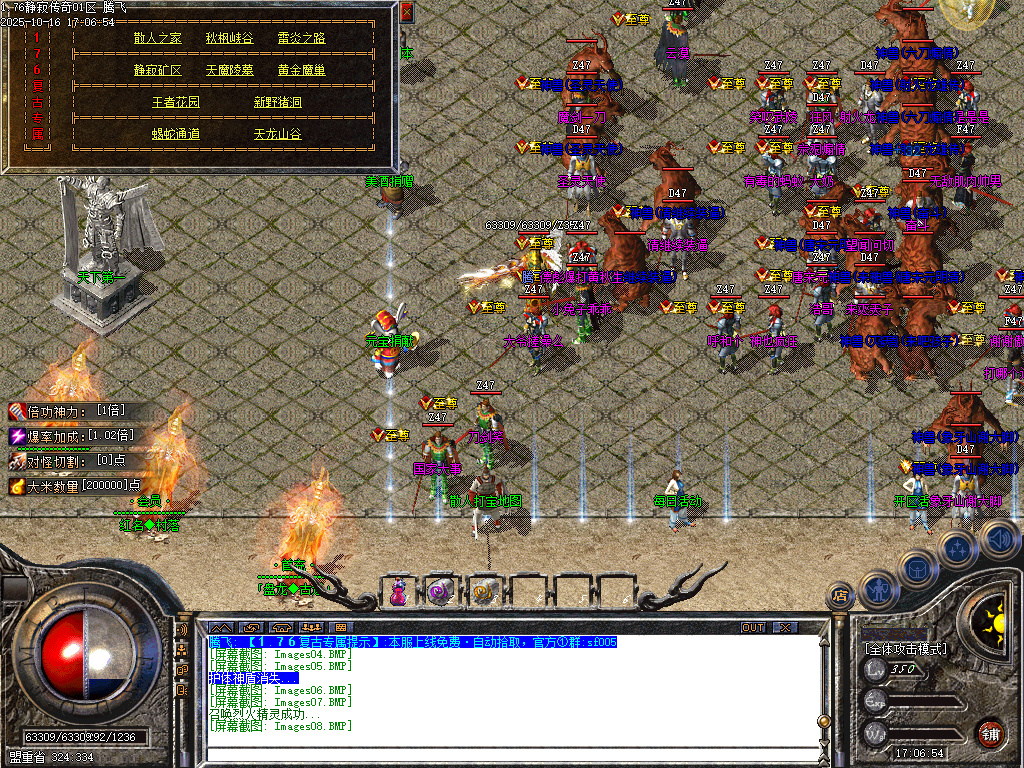Choose the 秋枫峡谷 map link

(229, 38)
